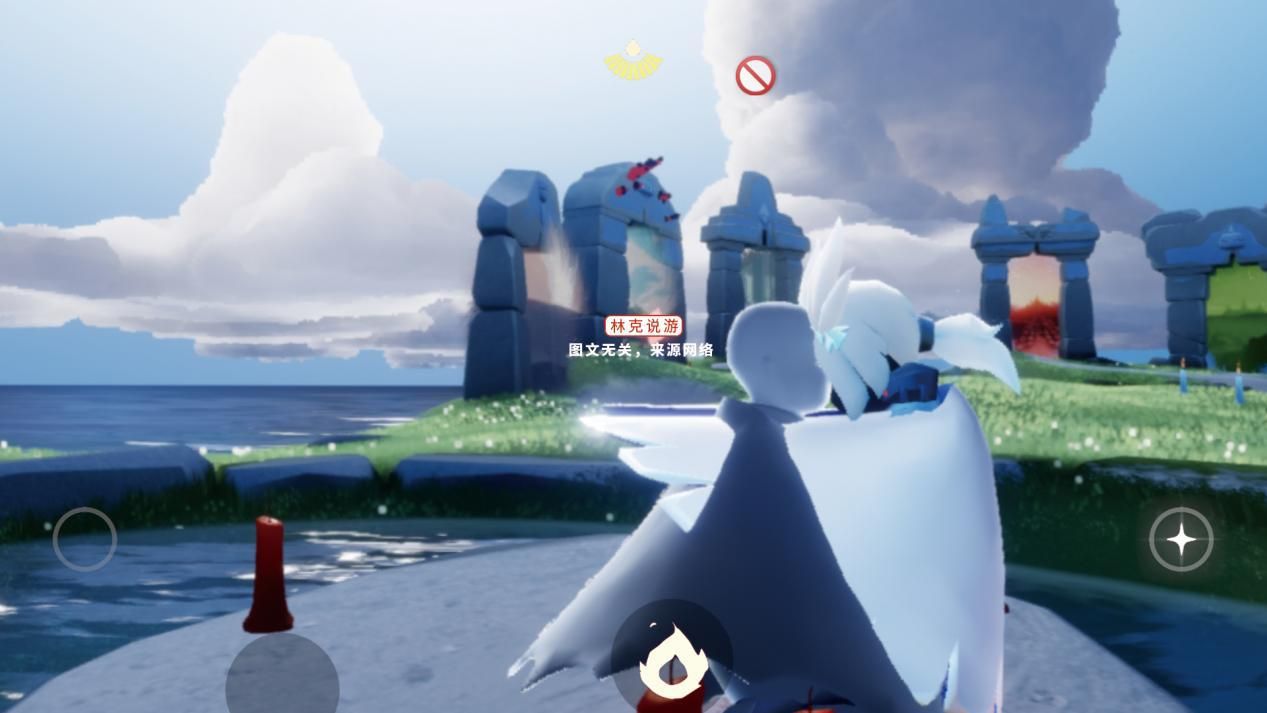Tap the hollow circle button
The height and width of the screenshot is (713, 1267).
[x=85, y=539]
